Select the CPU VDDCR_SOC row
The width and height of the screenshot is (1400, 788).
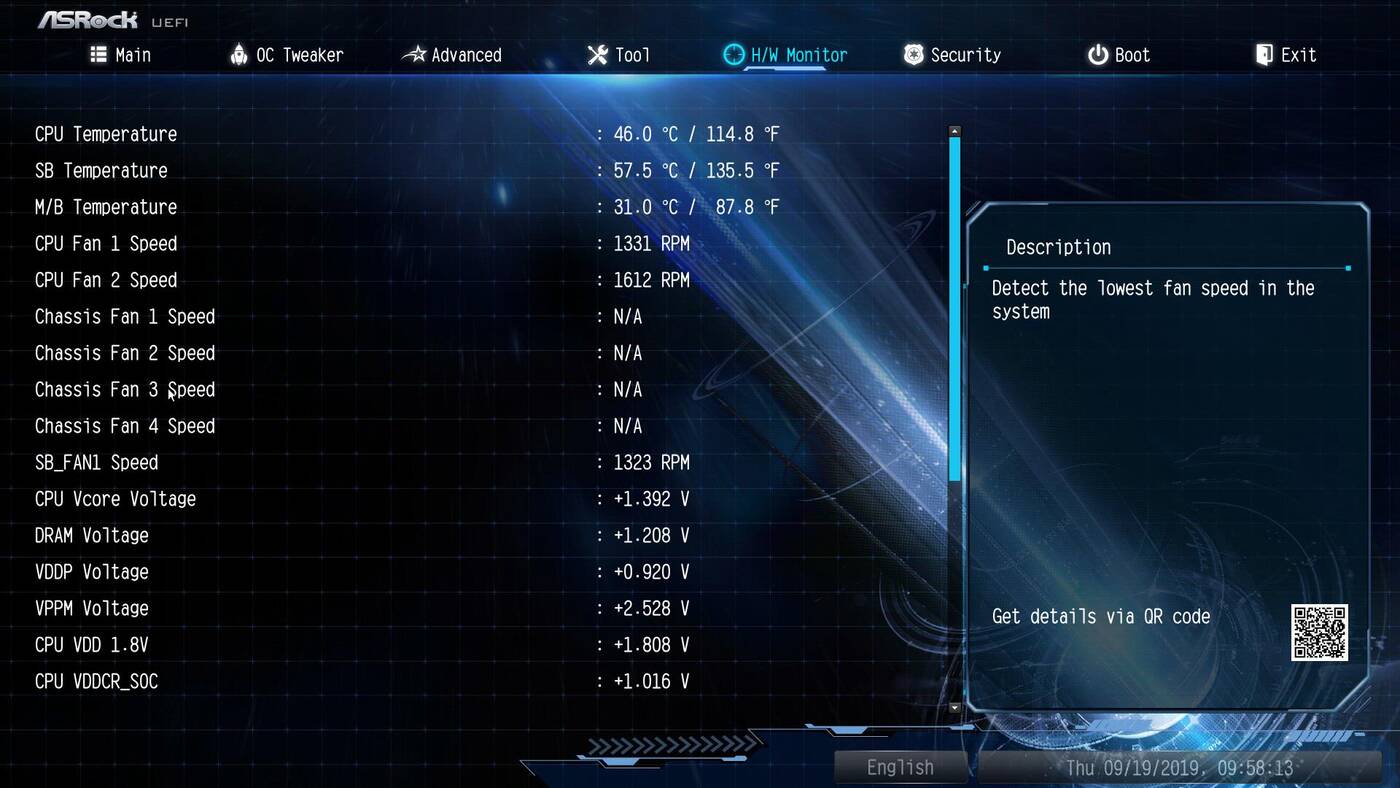point(97,682)
